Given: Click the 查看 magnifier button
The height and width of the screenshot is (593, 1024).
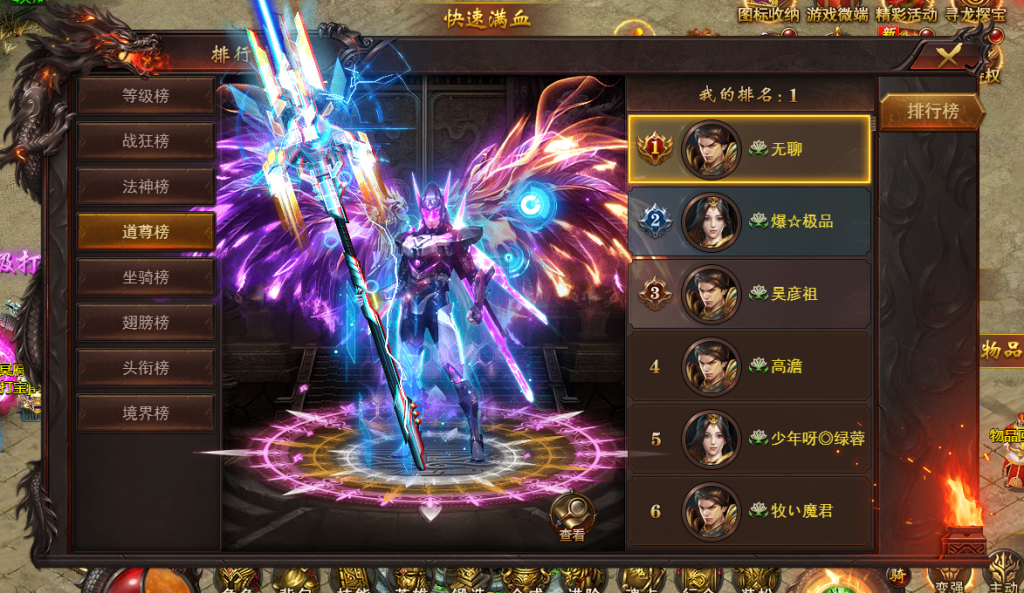Looking at the screenshot, I should point(572,518).
